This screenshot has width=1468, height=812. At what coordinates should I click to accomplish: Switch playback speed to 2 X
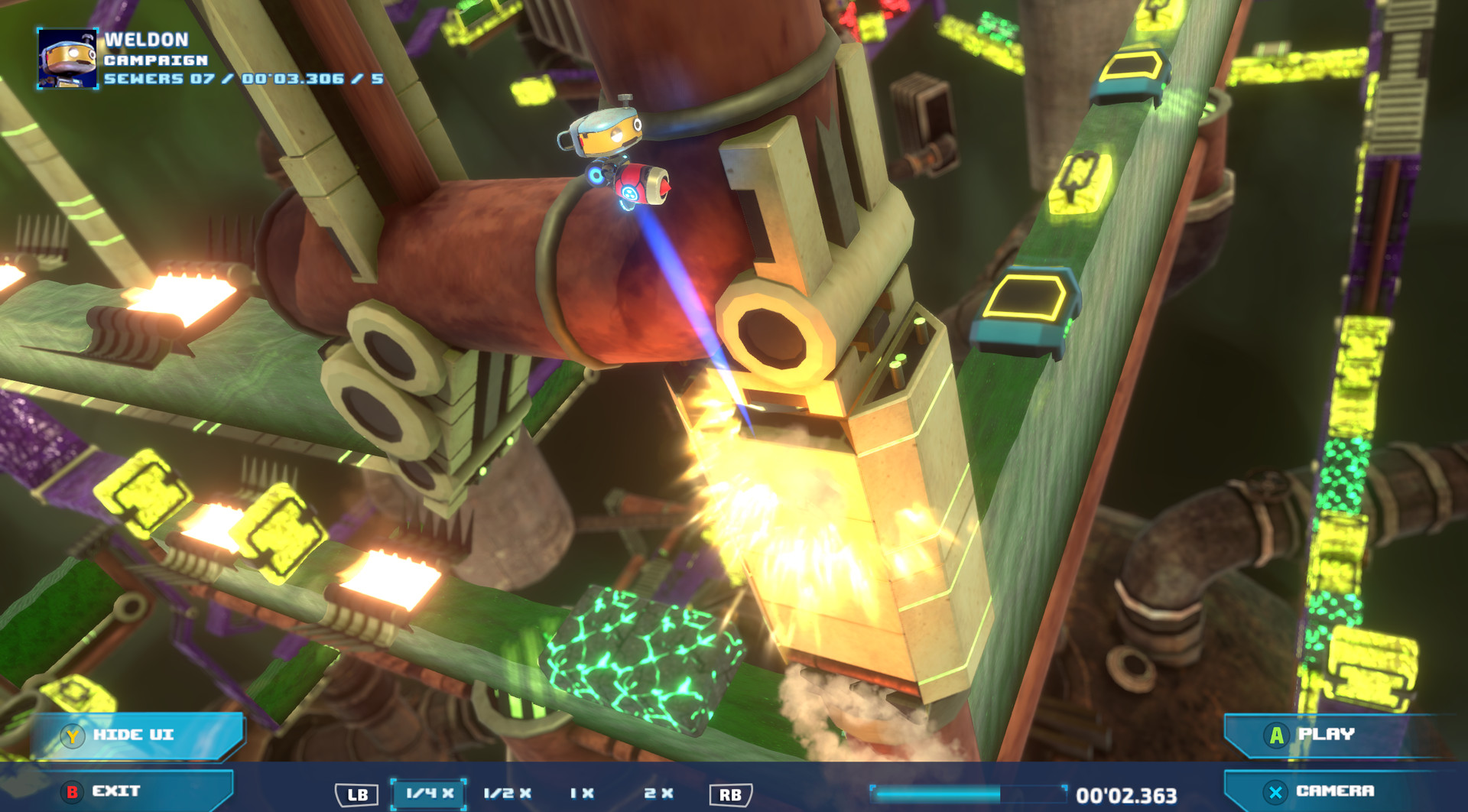click(658, 794)
